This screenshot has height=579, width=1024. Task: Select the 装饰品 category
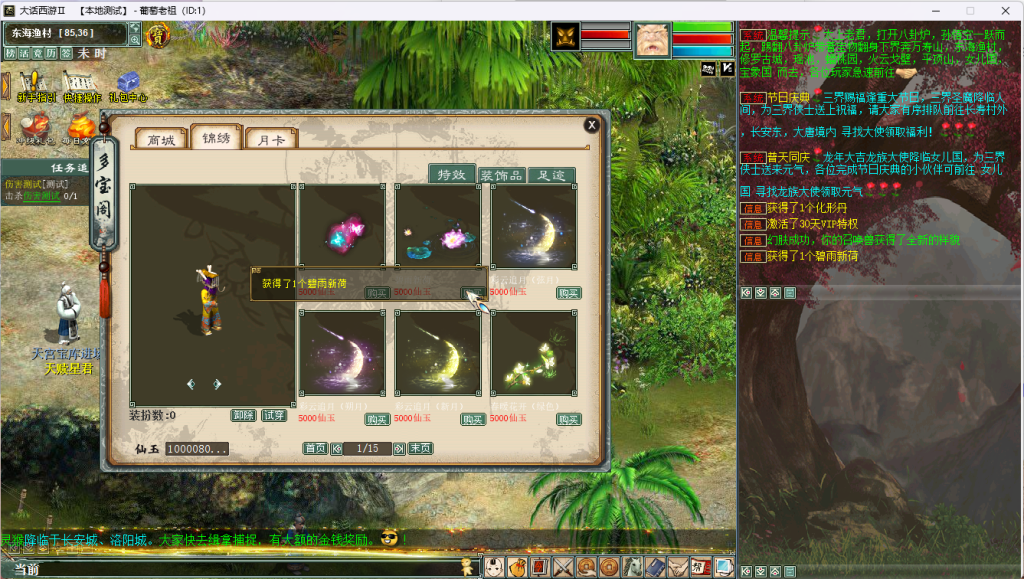click(501, 175)
